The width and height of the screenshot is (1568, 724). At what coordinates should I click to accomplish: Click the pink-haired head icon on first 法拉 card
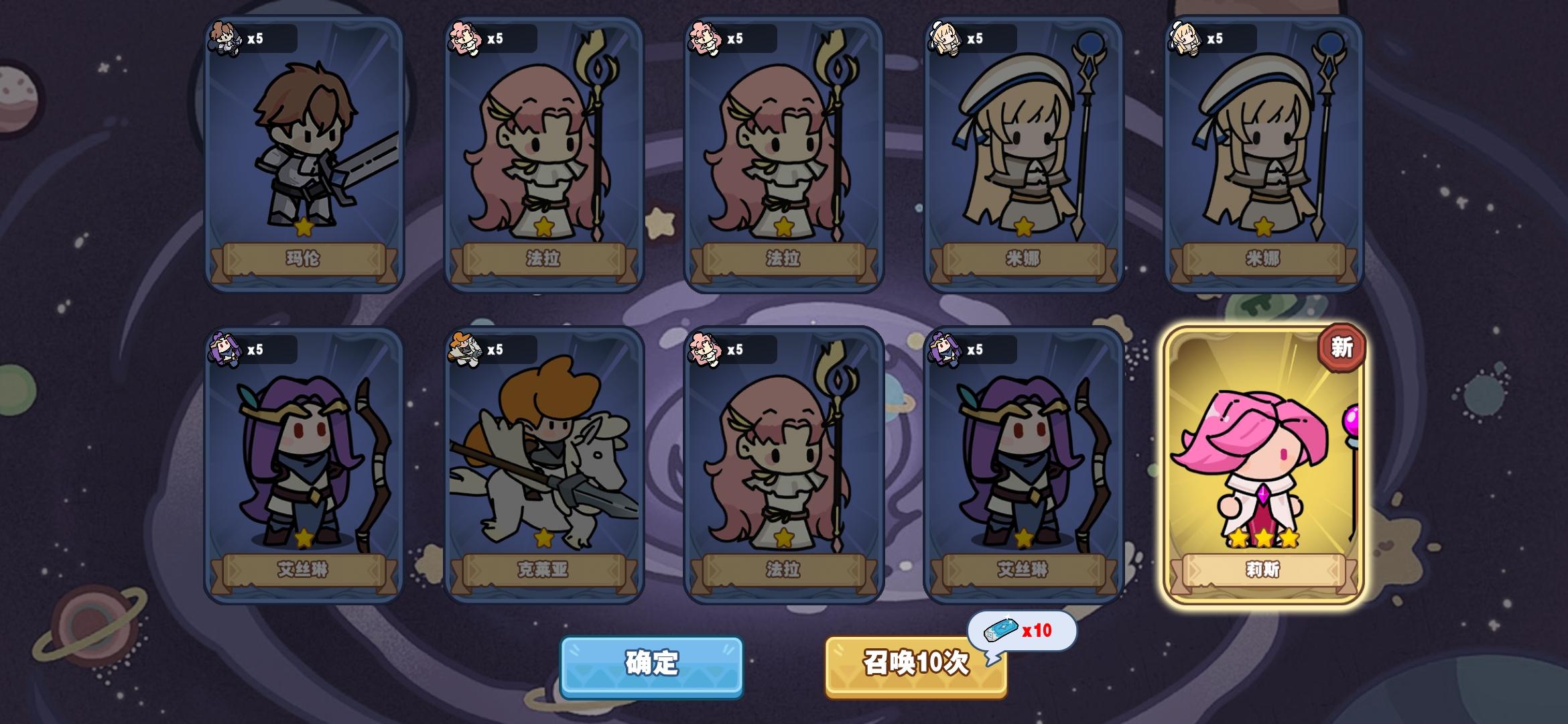coord(468,39)
